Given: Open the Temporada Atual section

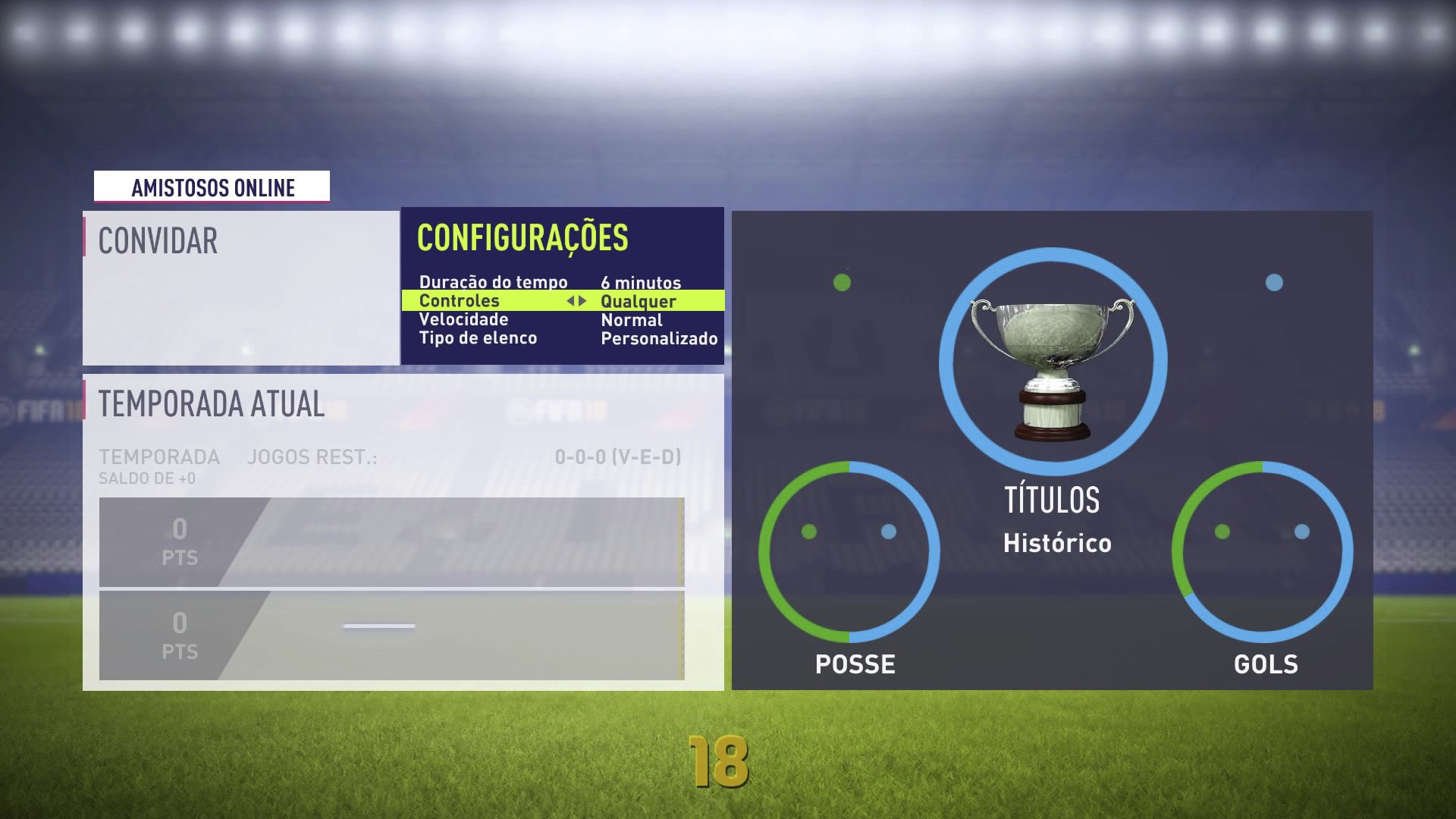Looking at the screenshot, I should pyautogui.click(x=211, y=405).
